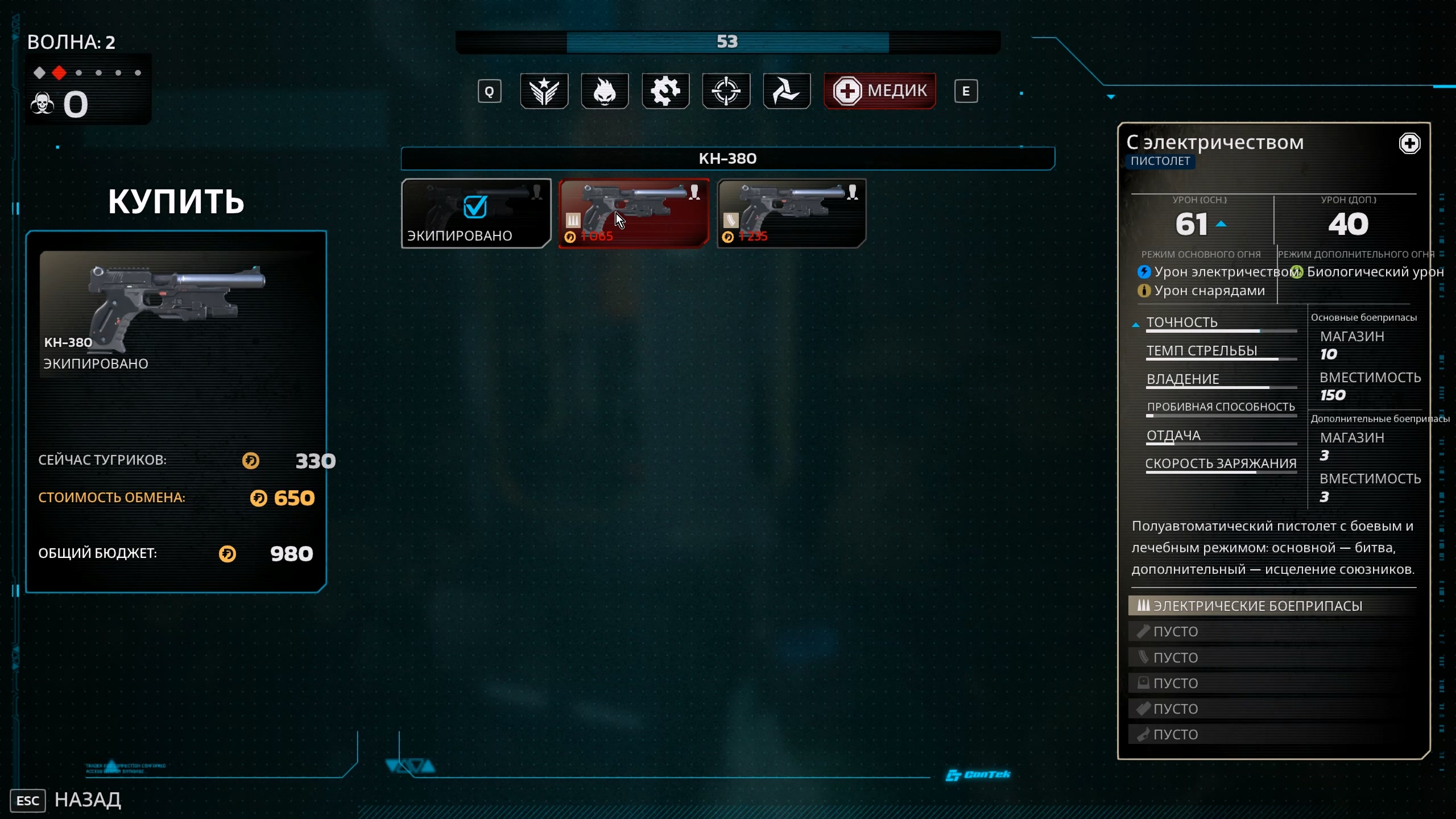Choose the KH-380 variant priced 1065
Image resolution: width=1456 pixels, height=819 pixels.
coord(634,213)
